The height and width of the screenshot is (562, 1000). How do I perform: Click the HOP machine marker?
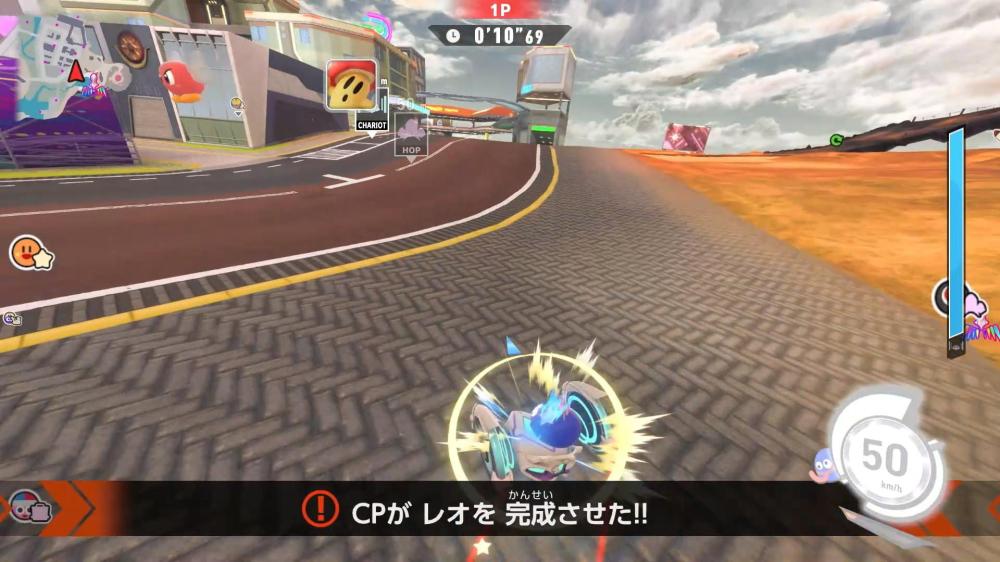[x=411, y=132]
